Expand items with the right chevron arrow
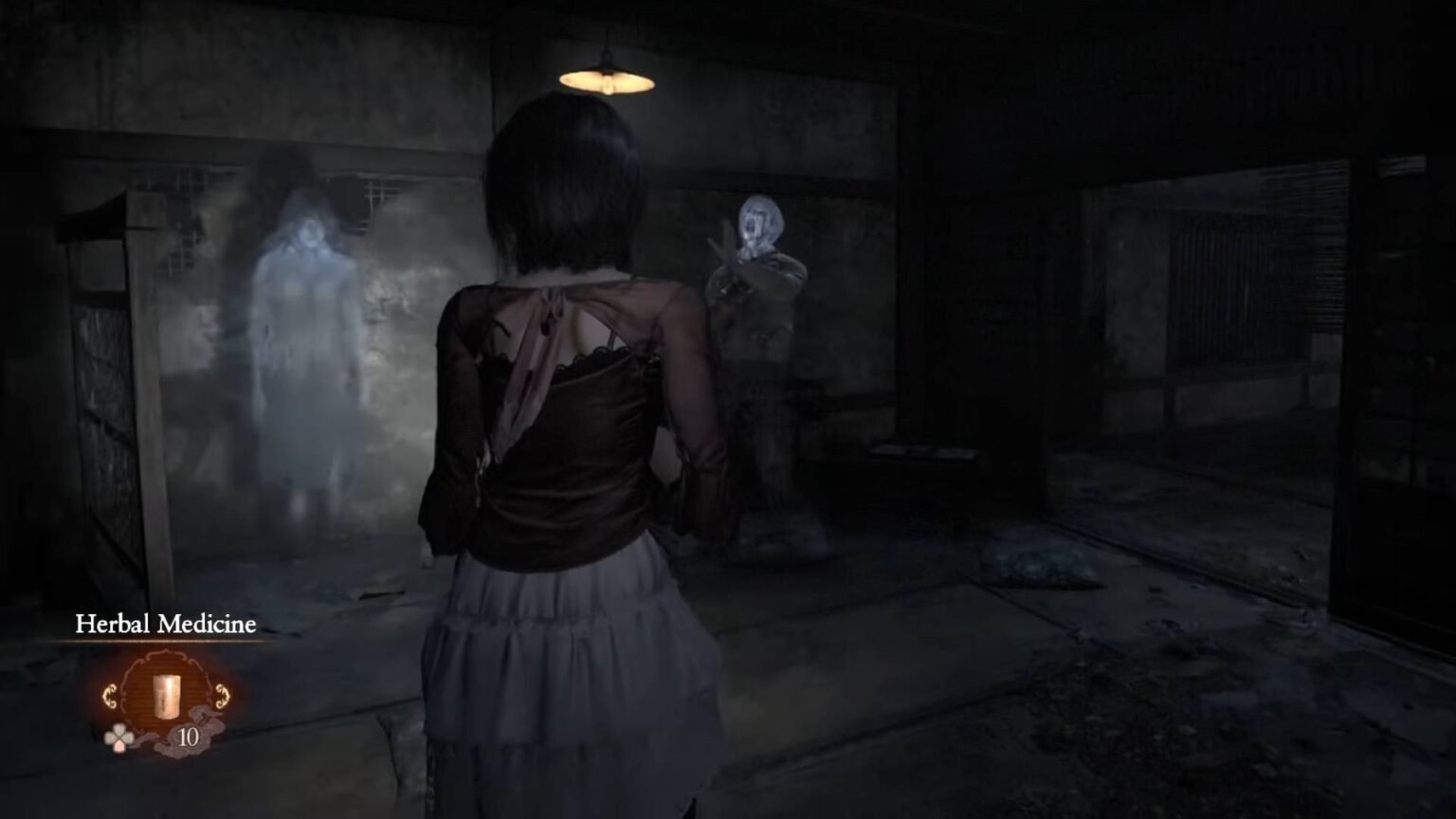Viewport: 1456px width, 819px height. point(221,695)
